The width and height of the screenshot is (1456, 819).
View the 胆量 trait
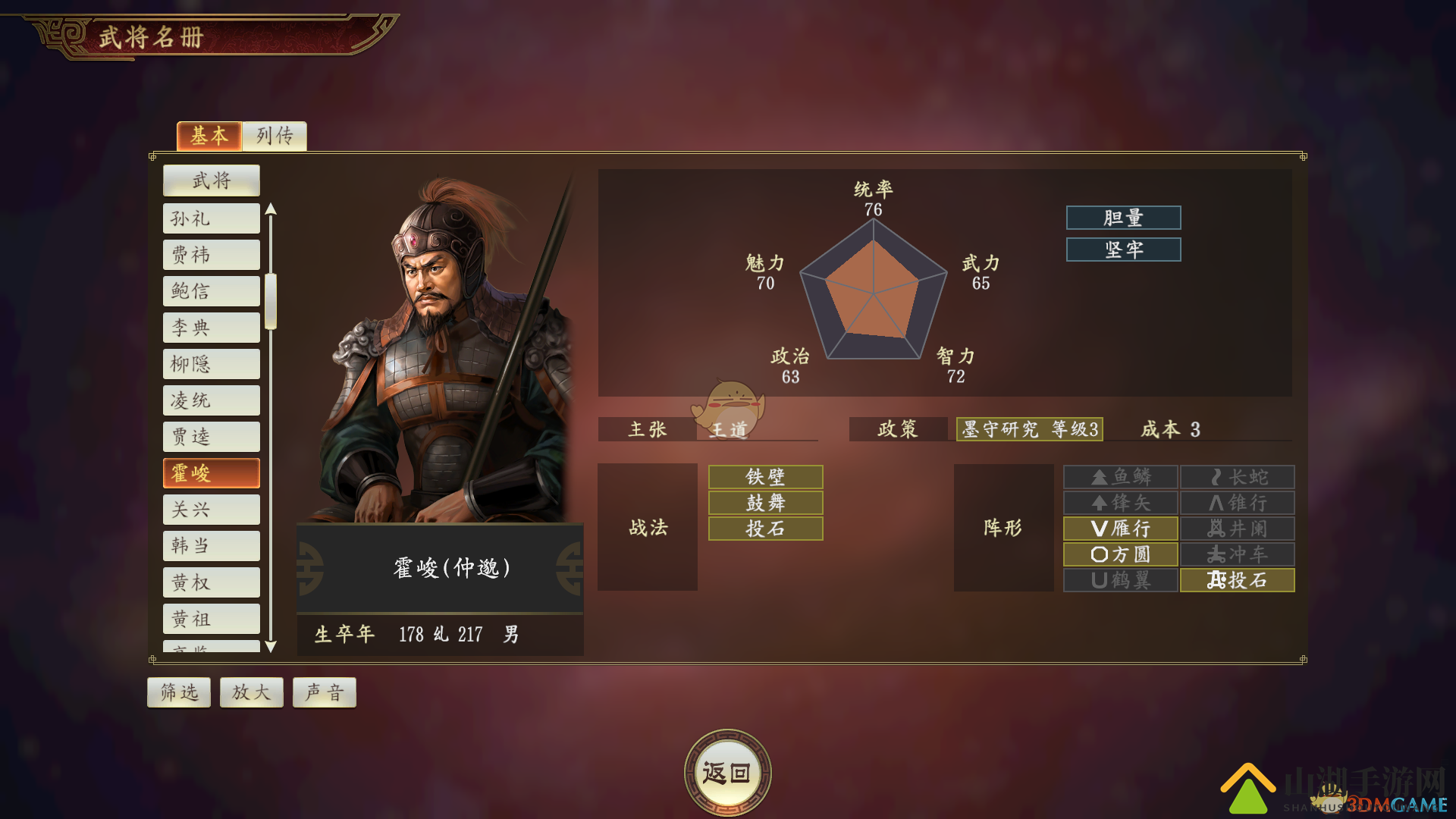coord(1123,218)
